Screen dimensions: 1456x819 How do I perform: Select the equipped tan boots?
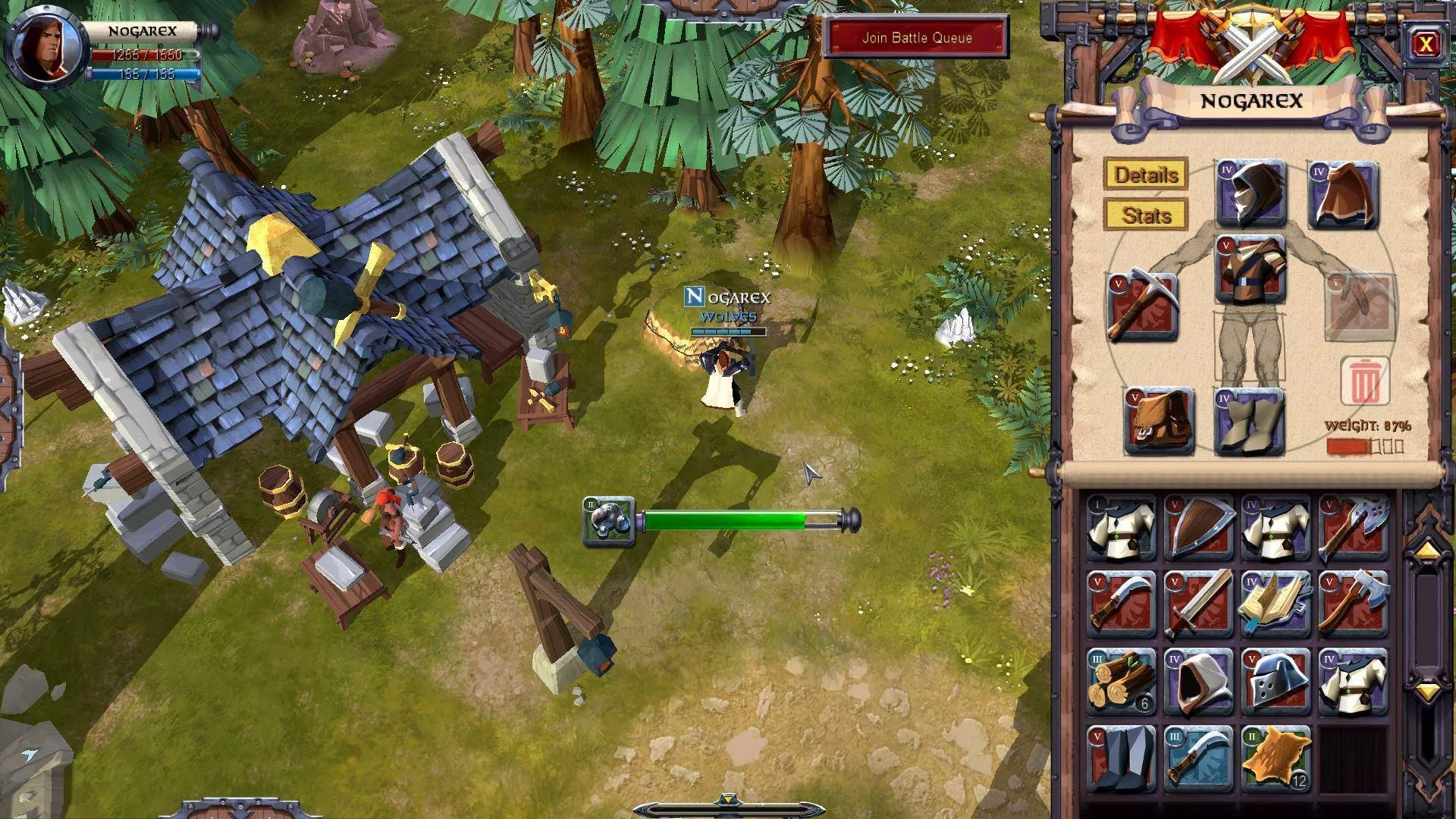1251,422
